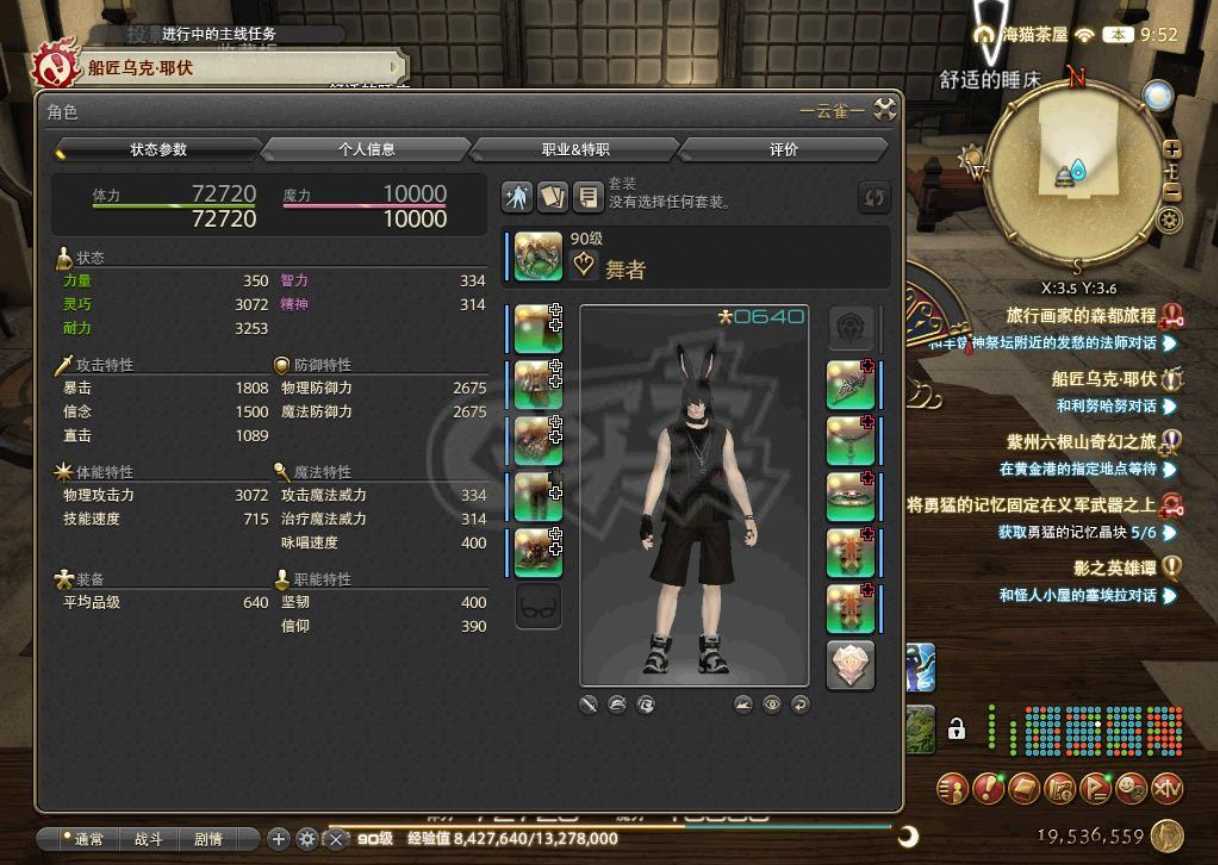Select the 状态参数 tab
1218x865 pixels.
click(158, 149)
